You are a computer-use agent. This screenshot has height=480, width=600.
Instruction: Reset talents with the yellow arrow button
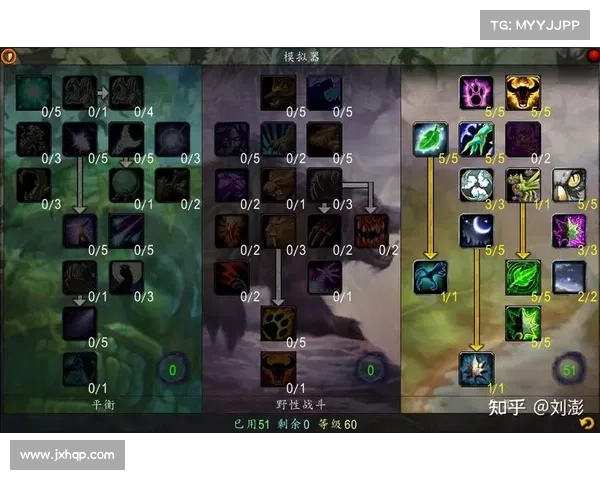point(587,423)
